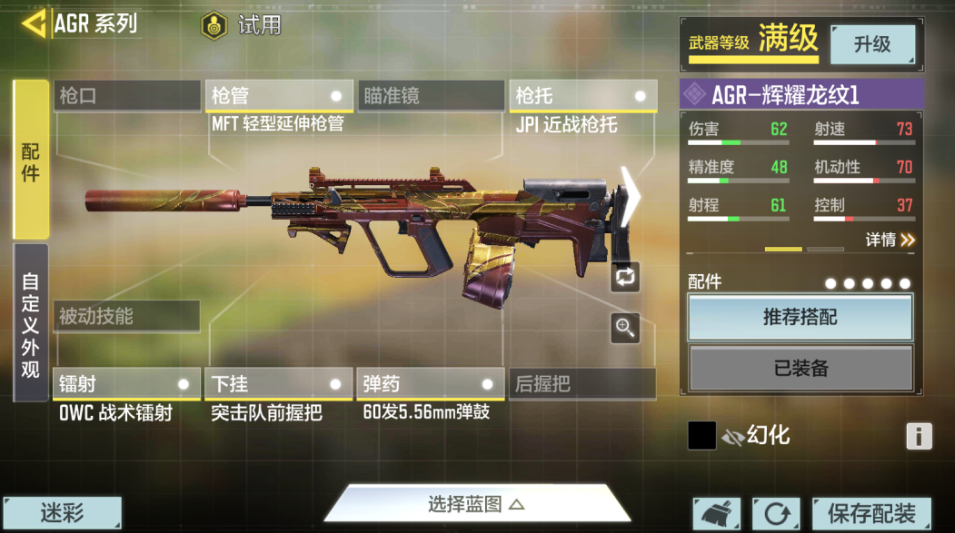Image resolution: width=955 pixels, height=533 pixels.
Task: Open the 弹药 ammunition slot
Action: click(x=431, y=384)
